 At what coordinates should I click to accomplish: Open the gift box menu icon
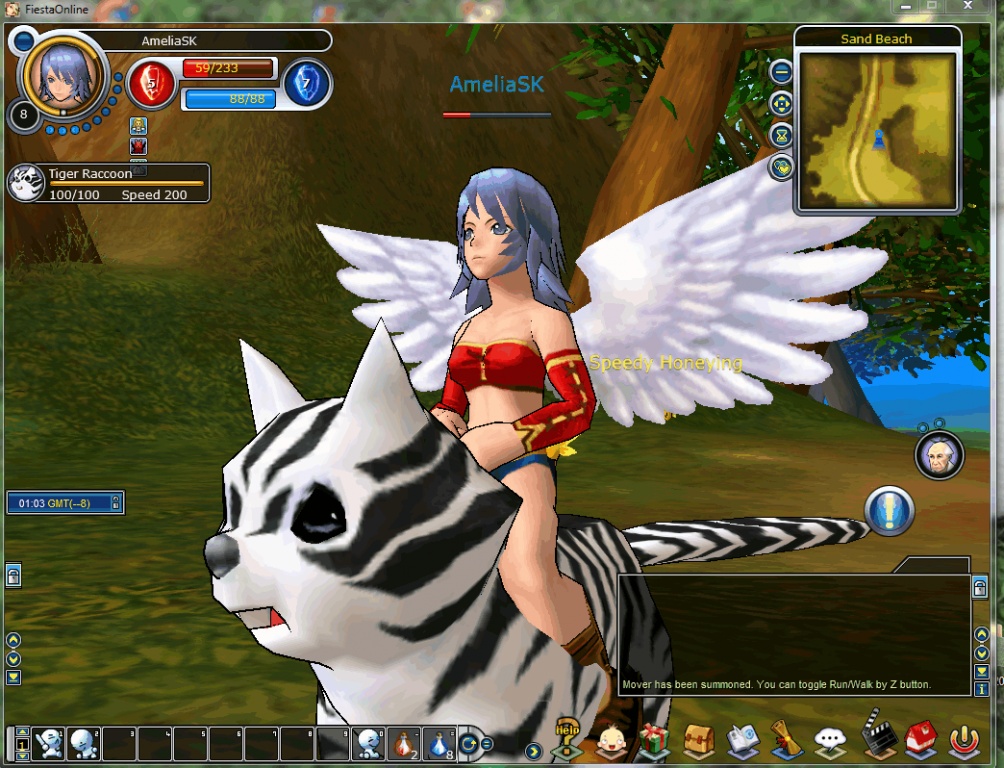(x=654, y=740)
